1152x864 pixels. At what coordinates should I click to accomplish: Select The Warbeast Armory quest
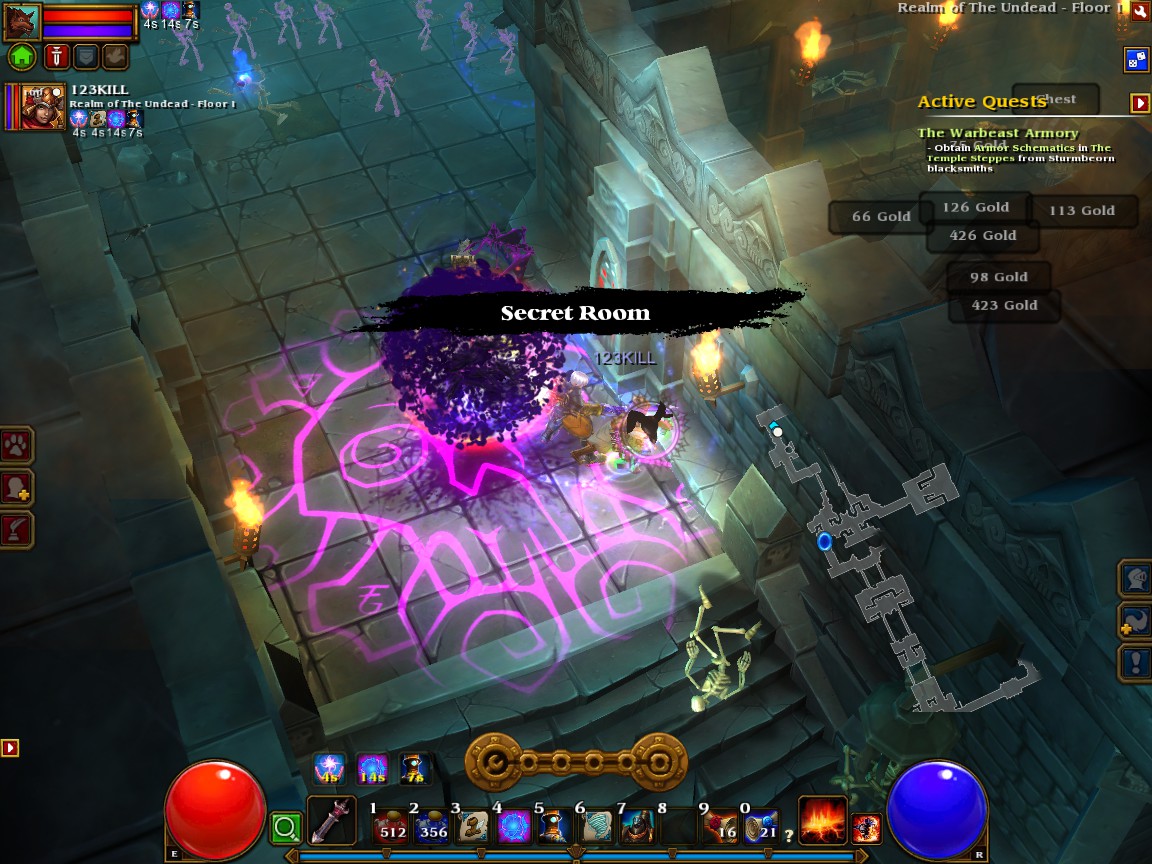click(997, 133)
